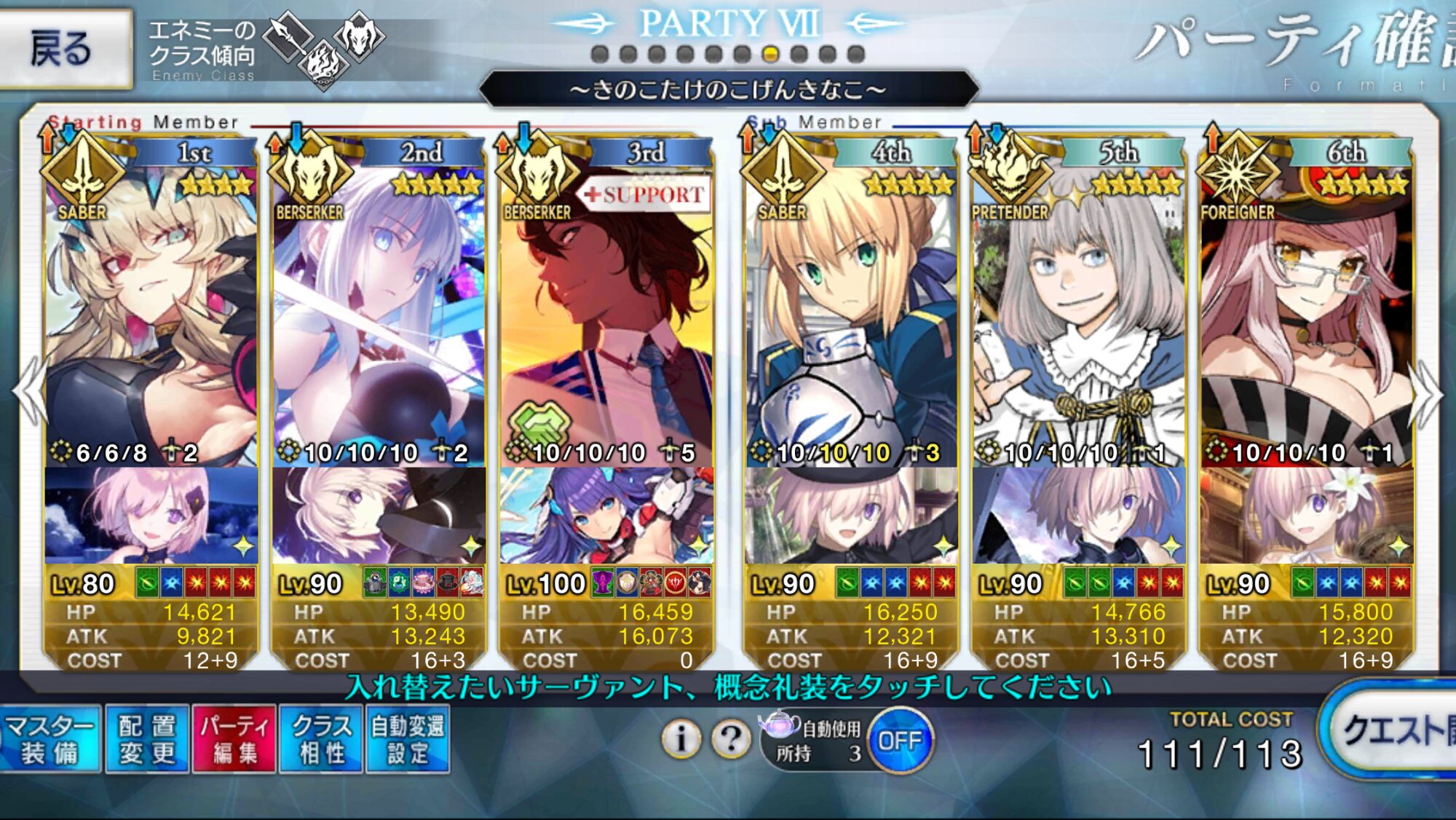Open マスター装備 master equipment
This screenshot has height=820, width=1456.
tap(50, 739)
